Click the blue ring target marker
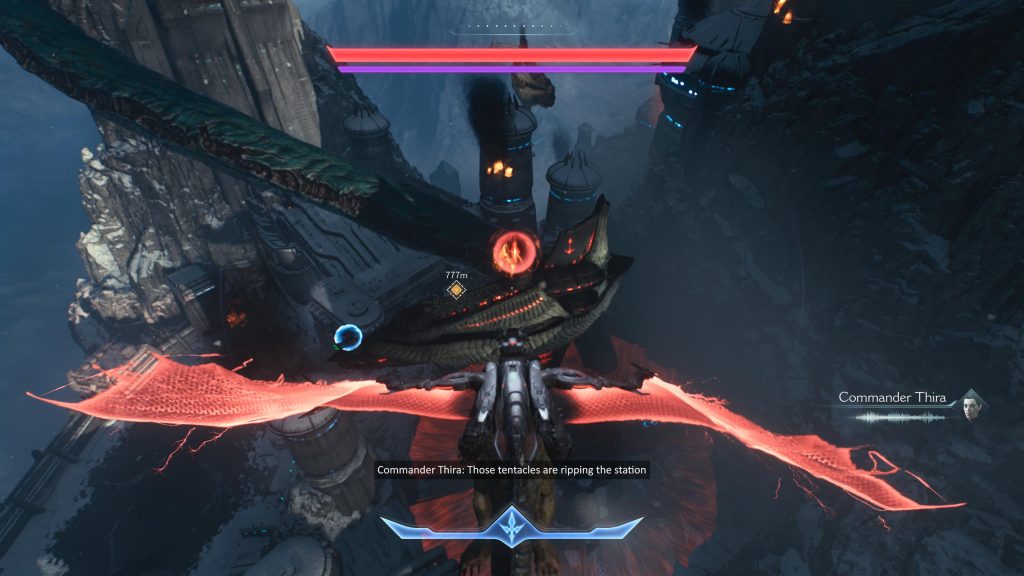Viewport: 1024px width, 576px height. click(x=348, y=338)
